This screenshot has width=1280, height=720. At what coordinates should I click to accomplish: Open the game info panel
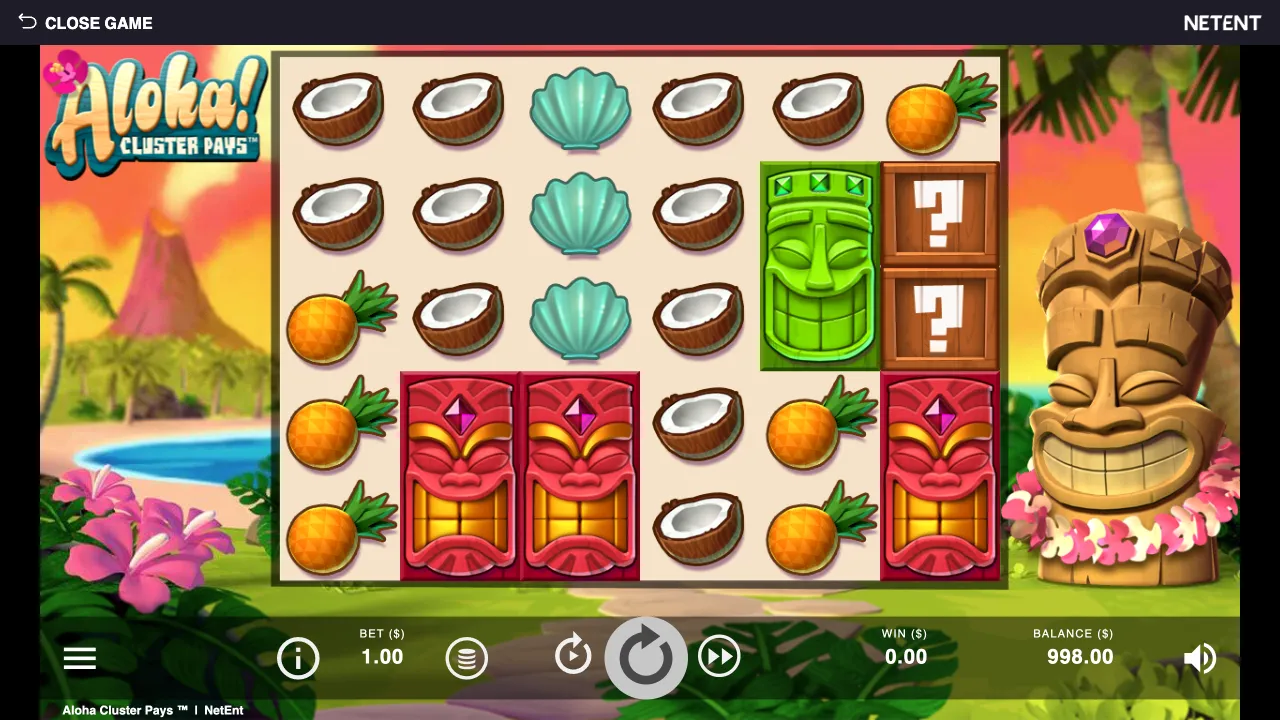[298, 657]
